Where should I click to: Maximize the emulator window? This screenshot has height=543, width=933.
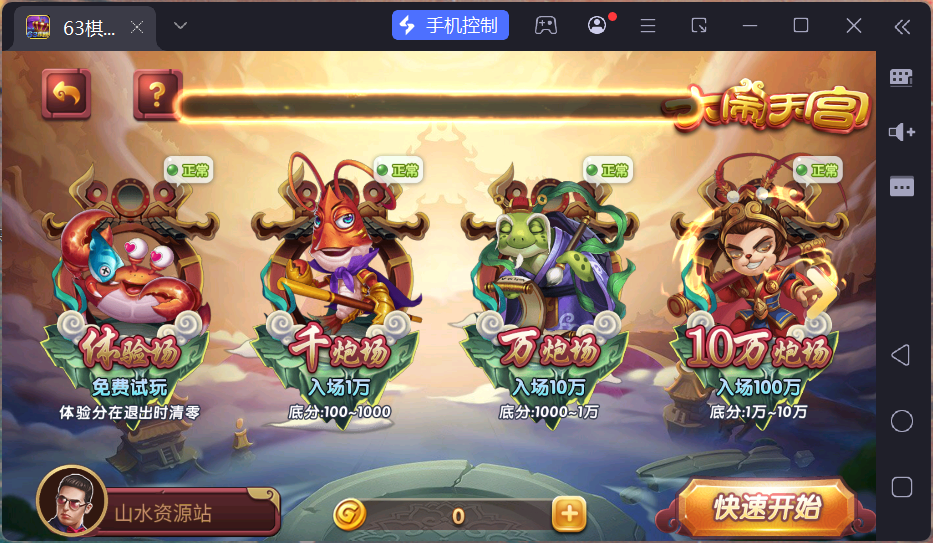(801, 25)
